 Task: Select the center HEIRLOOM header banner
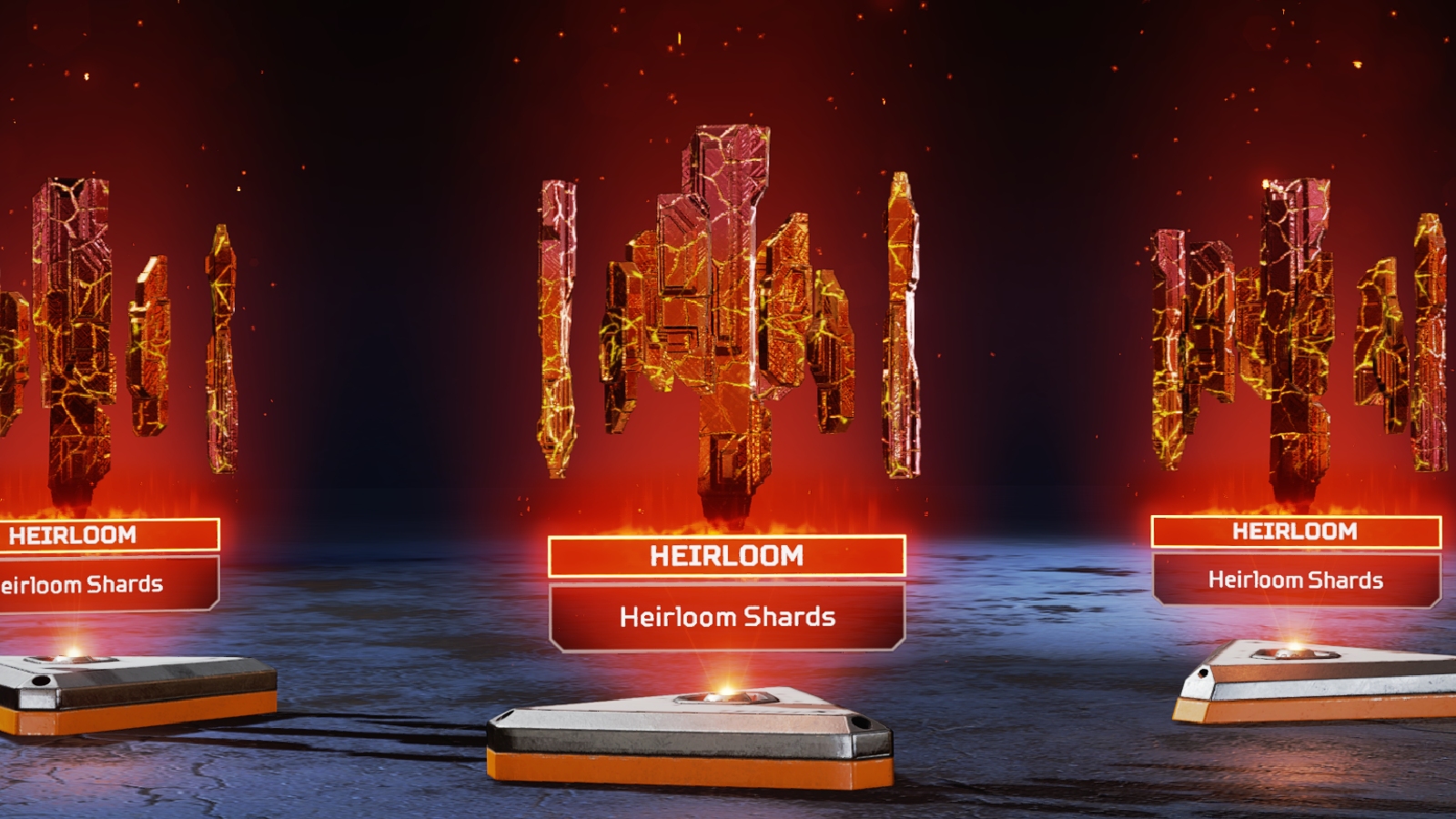728,554
